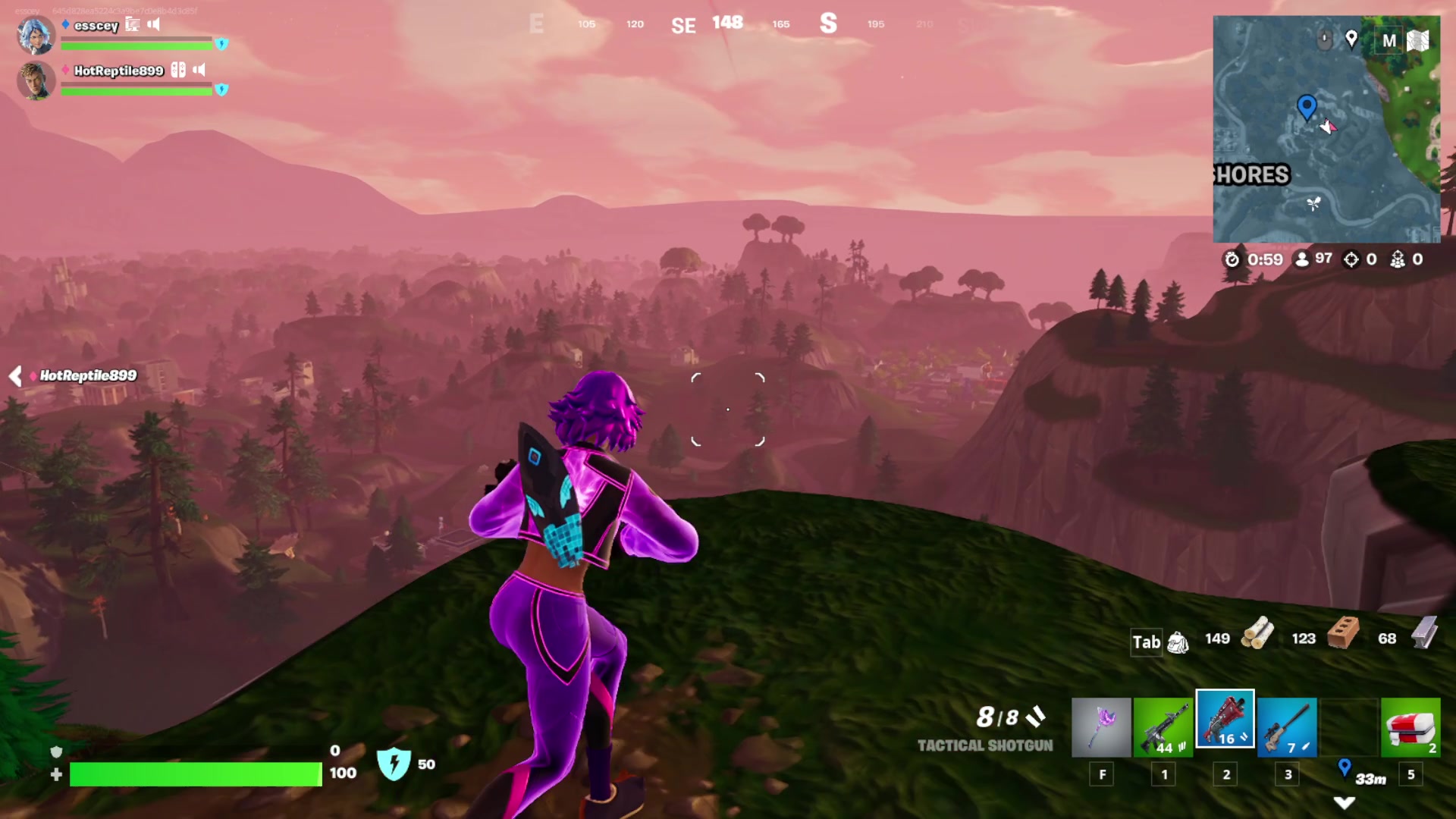This screenshot has width=1456, height=819.
Task: Choose the med kit slot
Action: [1410, 727]
